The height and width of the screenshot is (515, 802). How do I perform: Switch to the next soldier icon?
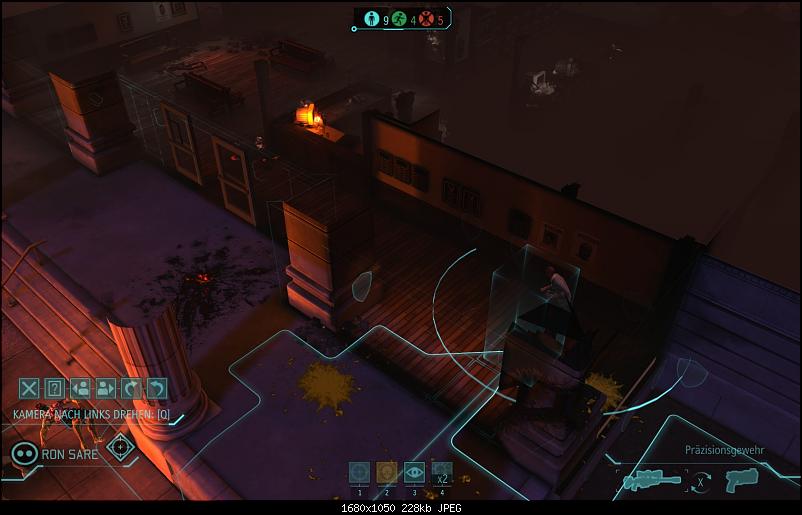click(106, 389)
